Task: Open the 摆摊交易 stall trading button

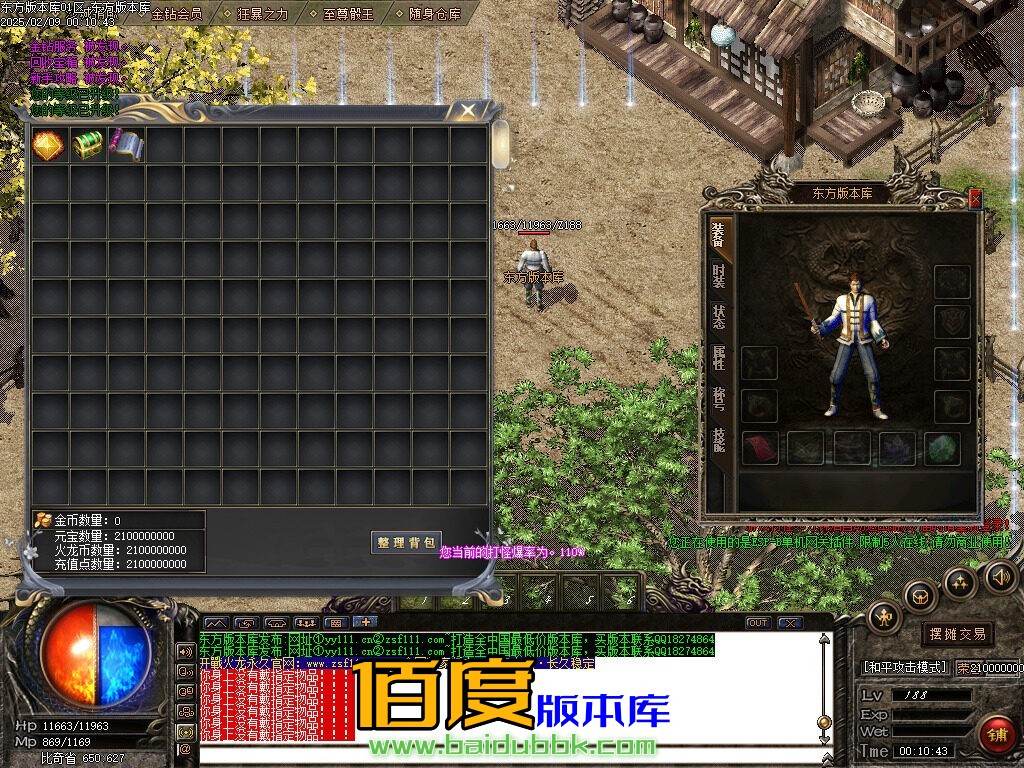Action: click(957, 634)
